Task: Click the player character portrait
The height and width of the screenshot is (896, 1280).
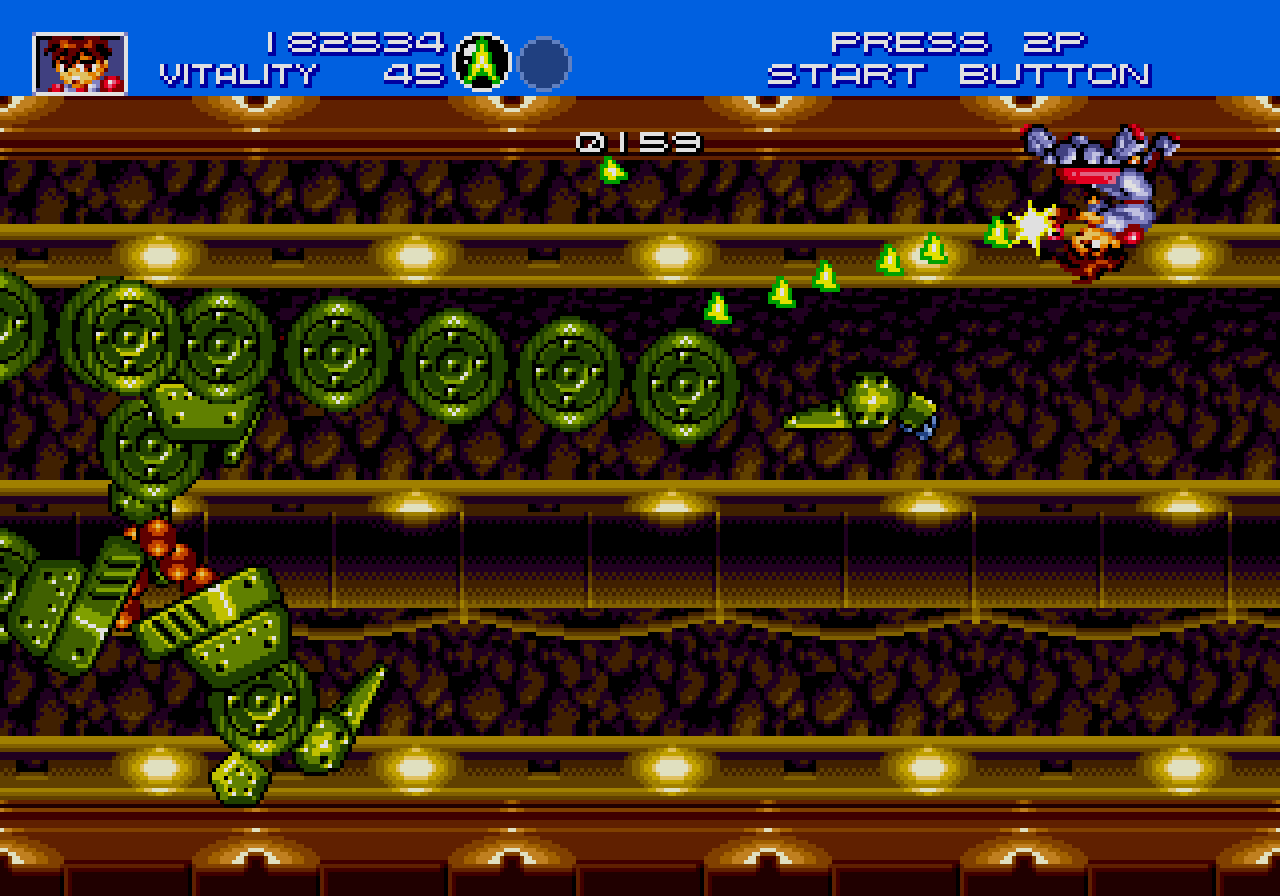Action: tap(80, 63)
